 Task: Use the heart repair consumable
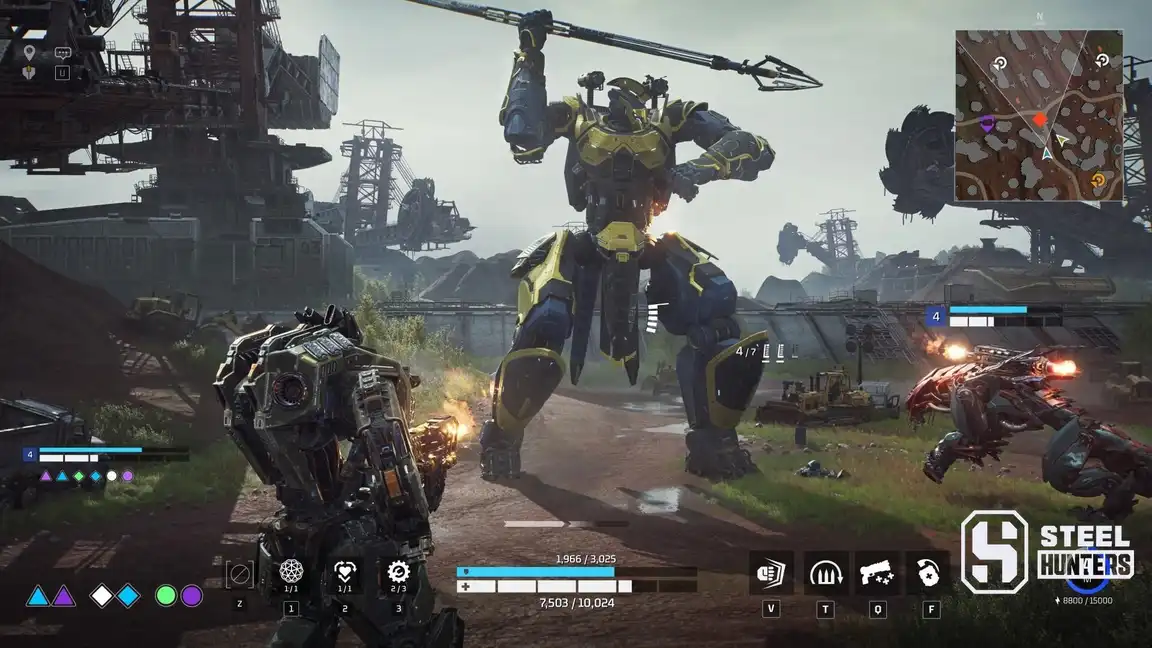(344, 573)
